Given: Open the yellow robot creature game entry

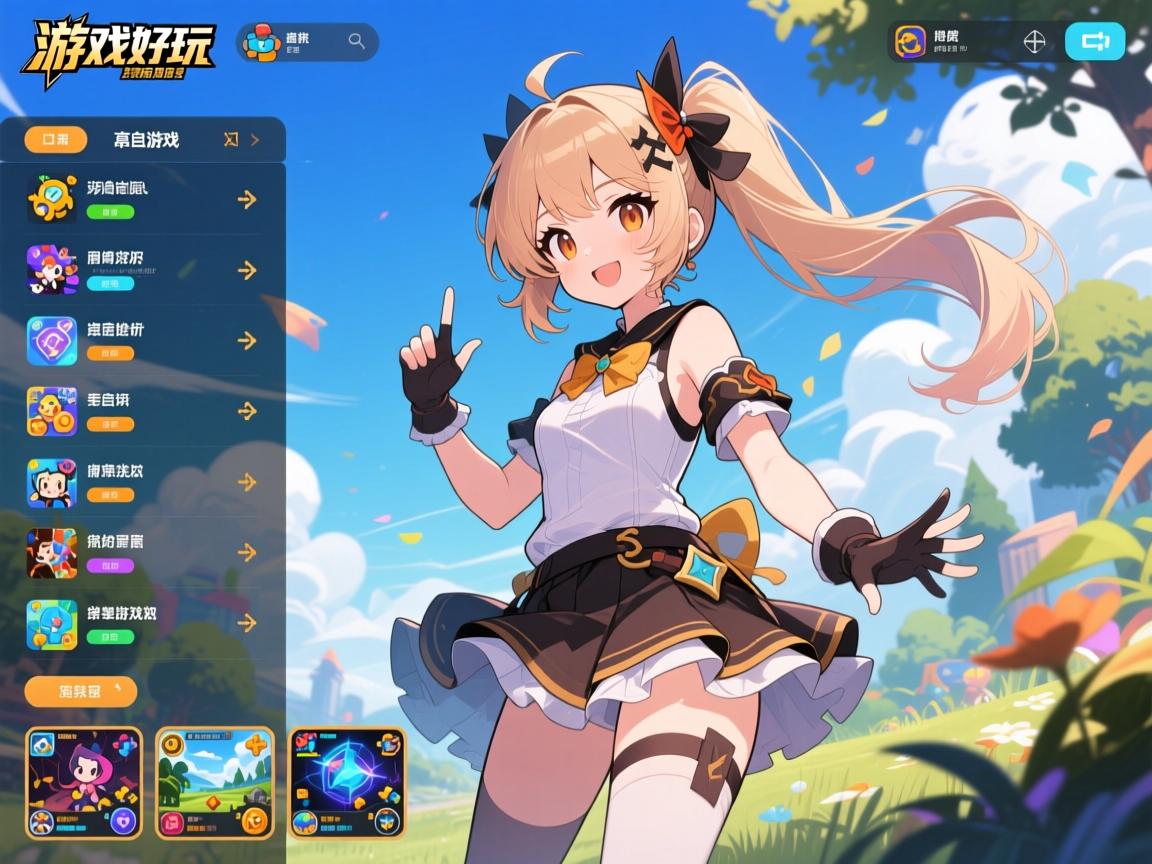Looking at the screenshot, I should (x=140, y=199).
